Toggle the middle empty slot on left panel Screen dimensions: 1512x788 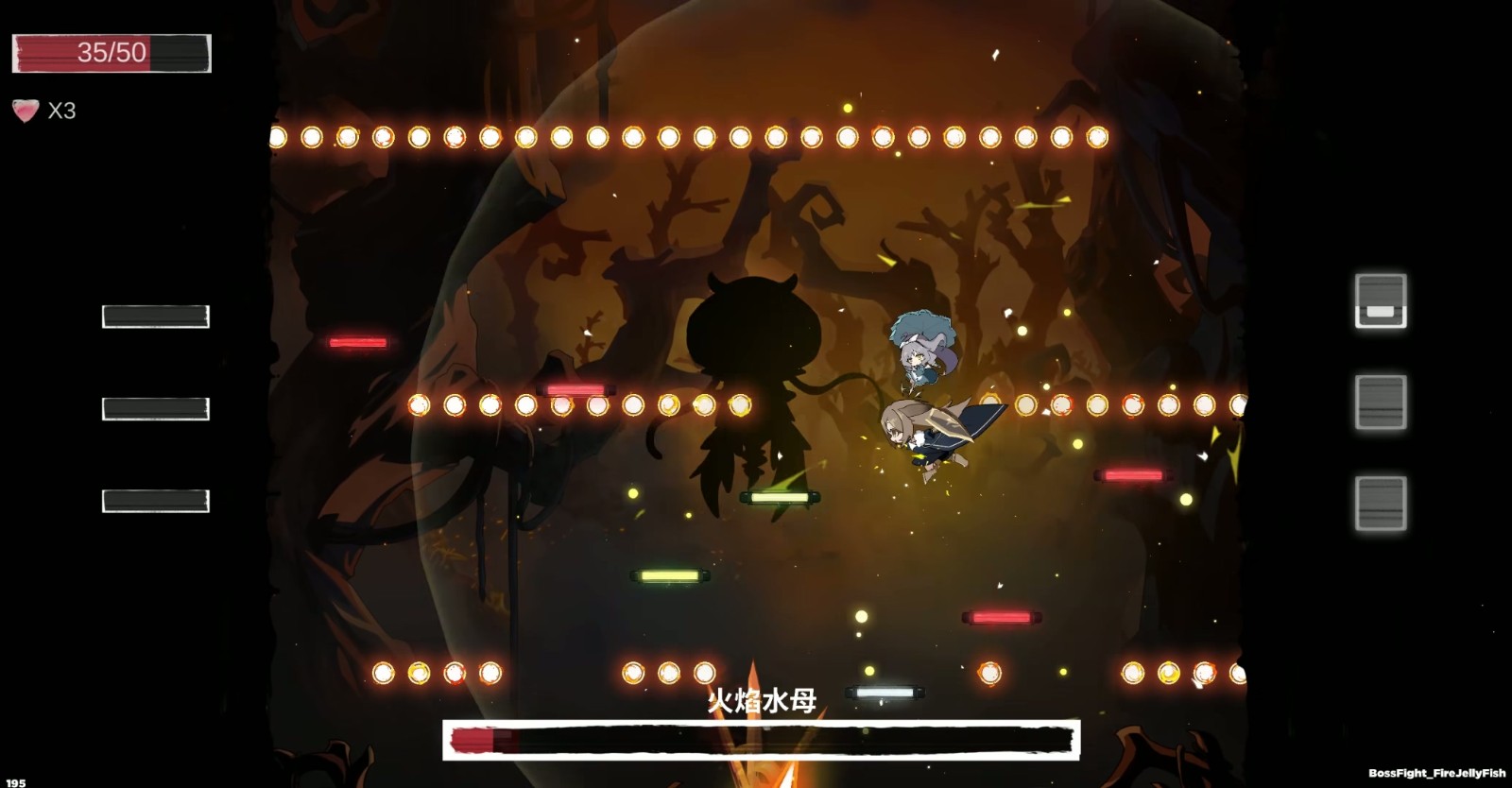154,408
